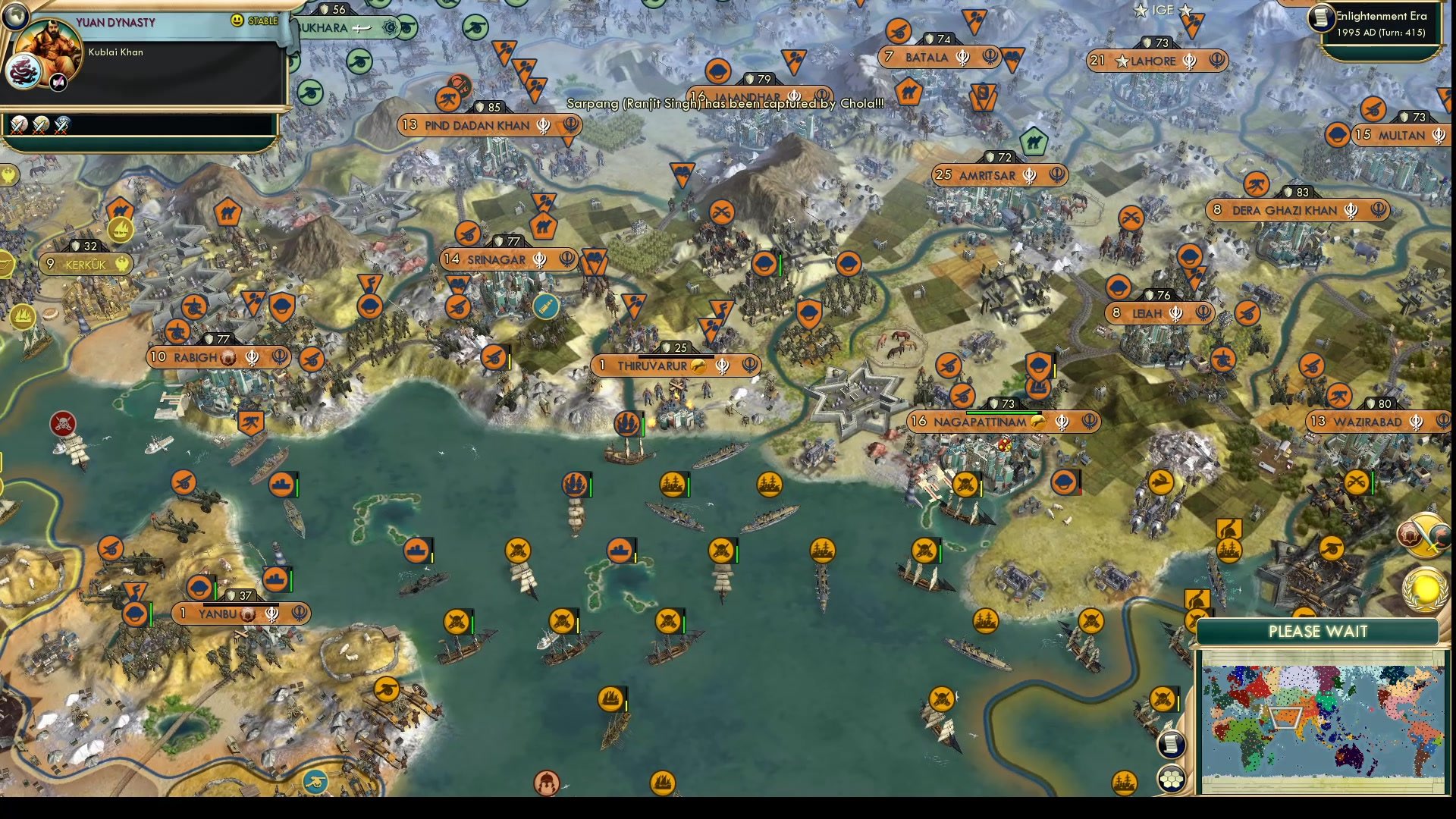
Task: Open the notification scroll icon above the minimap
Action: click(x=1172, y=743)
